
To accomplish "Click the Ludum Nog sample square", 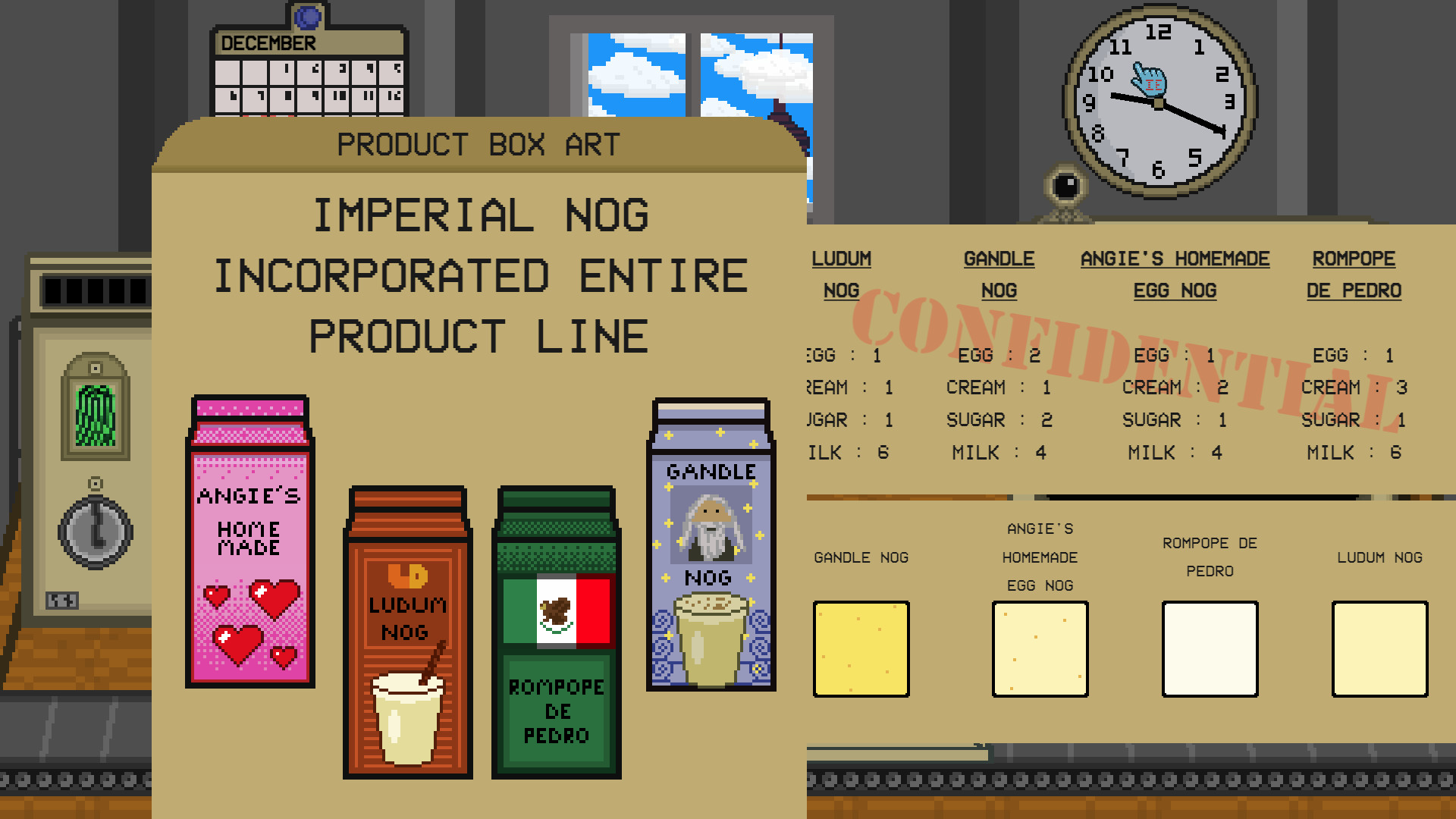I will coord(1379,650).
